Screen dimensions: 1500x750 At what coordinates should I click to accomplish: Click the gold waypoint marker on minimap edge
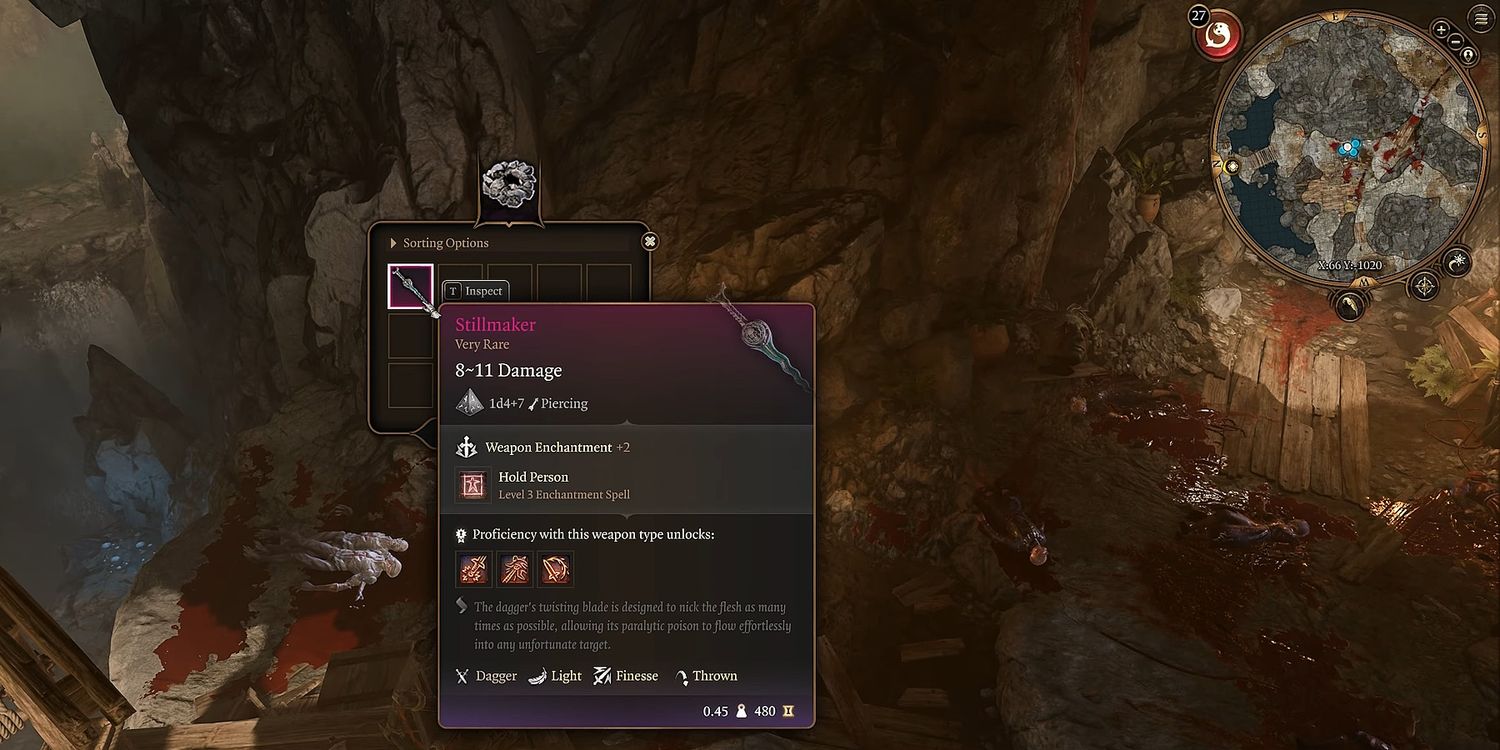click(1232, 166)
